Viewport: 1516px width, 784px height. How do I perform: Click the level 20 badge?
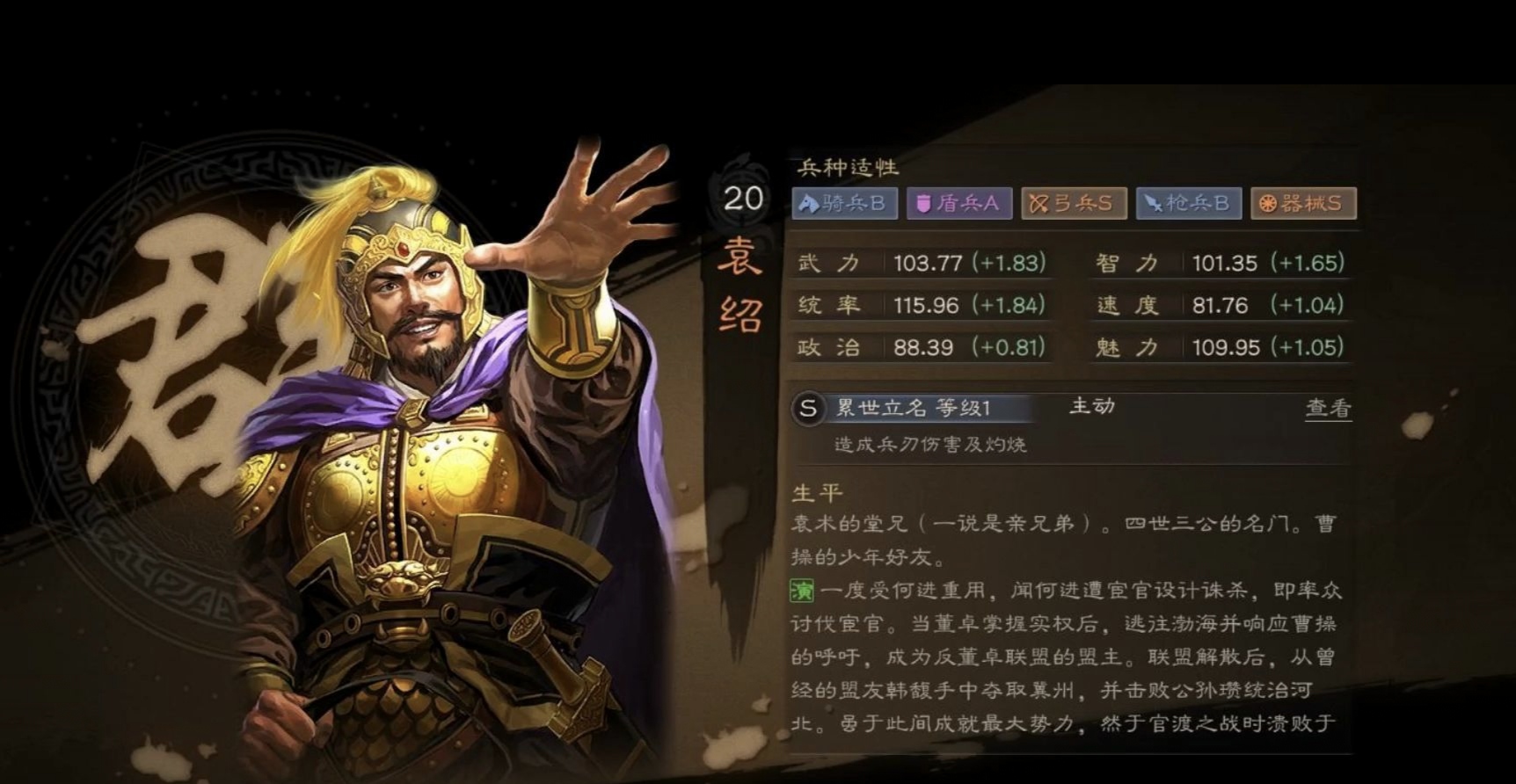click(x=743, y=199)
